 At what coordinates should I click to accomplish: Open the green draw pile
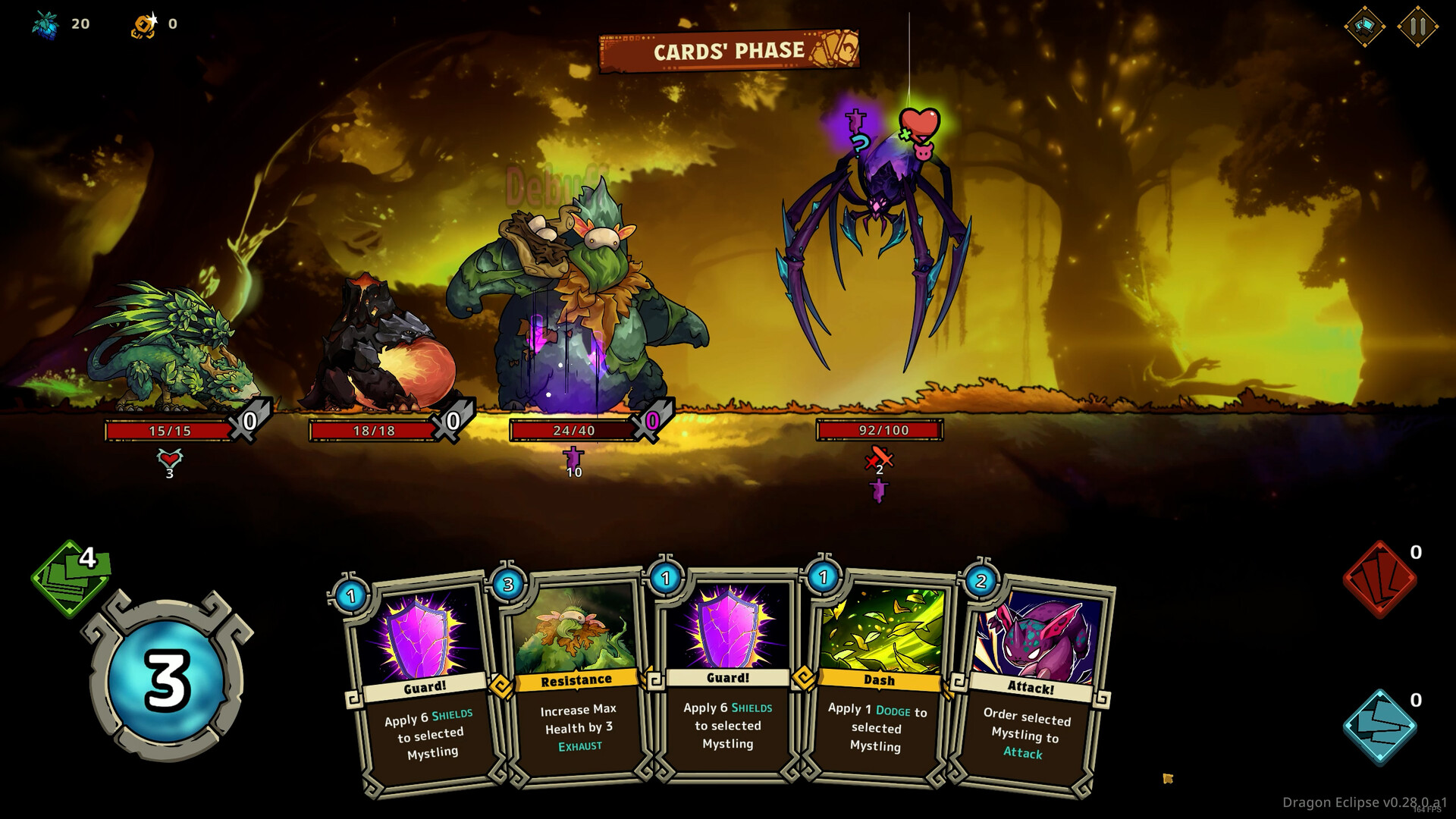tap(71, 578)
